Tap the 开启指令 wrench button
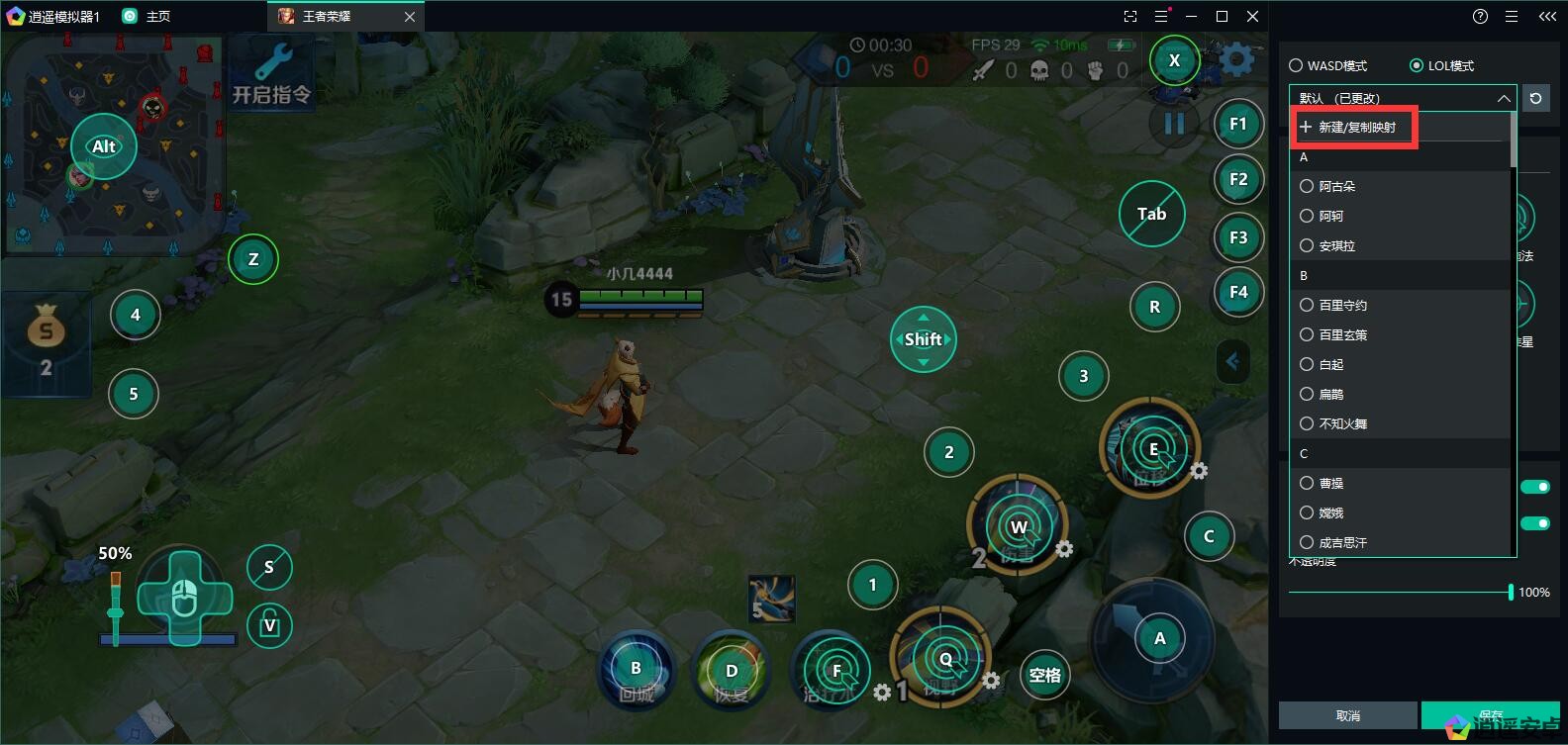Viewport: 1568px width, 745px height. (271, 73)
